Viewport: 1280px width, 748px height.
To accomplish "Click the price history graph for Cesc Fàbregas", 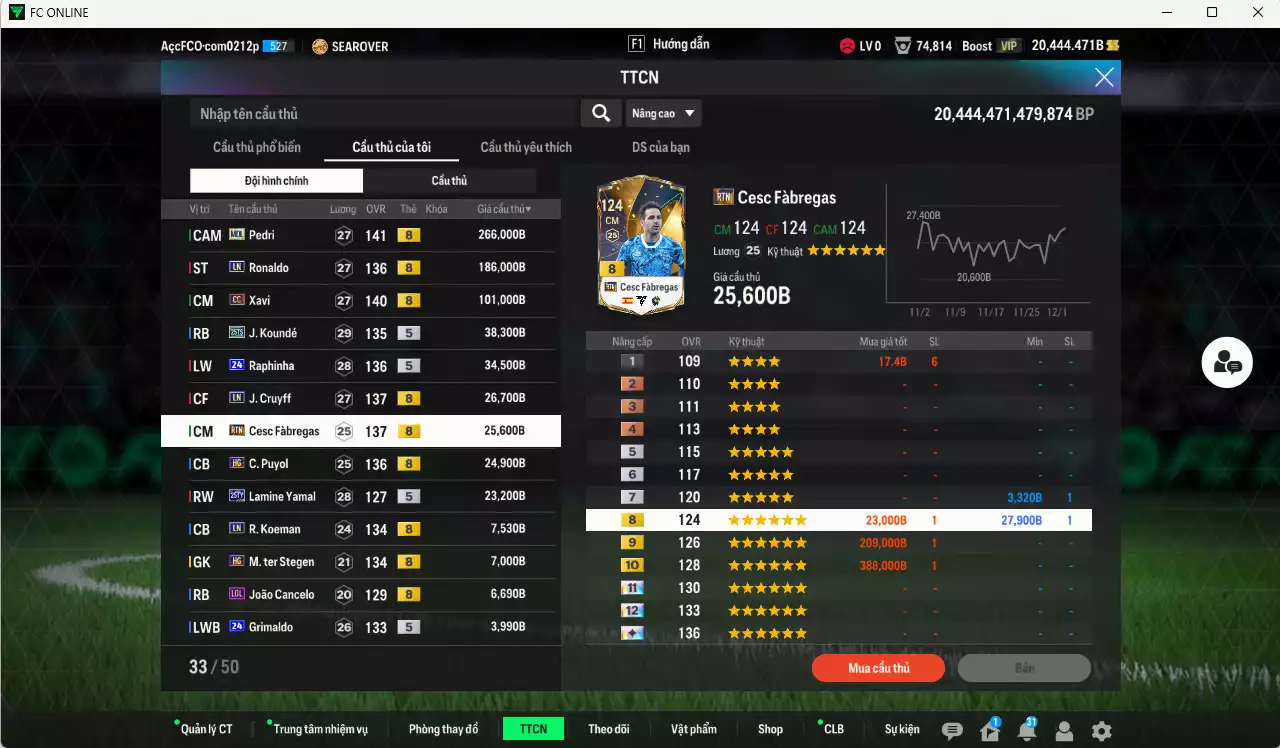I will click(x=990, y=245).
